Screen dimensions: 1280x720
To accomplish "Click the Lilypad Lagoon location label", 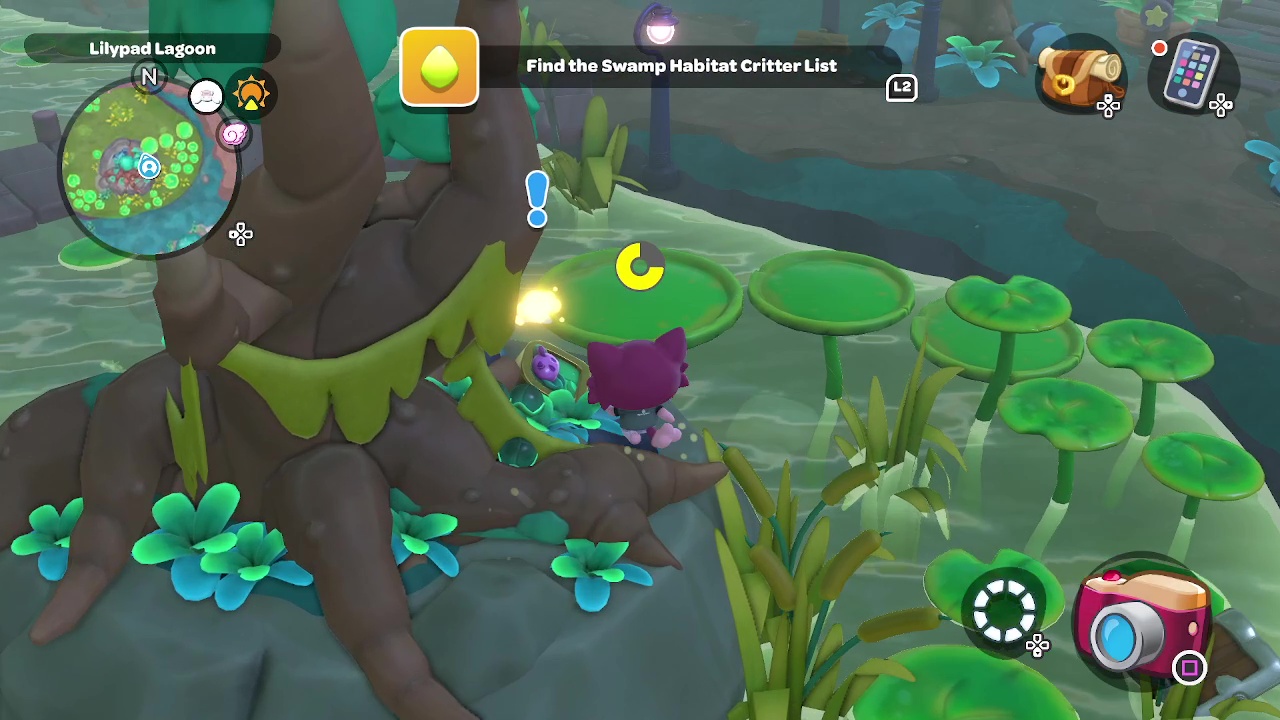I will pos(152,48).
